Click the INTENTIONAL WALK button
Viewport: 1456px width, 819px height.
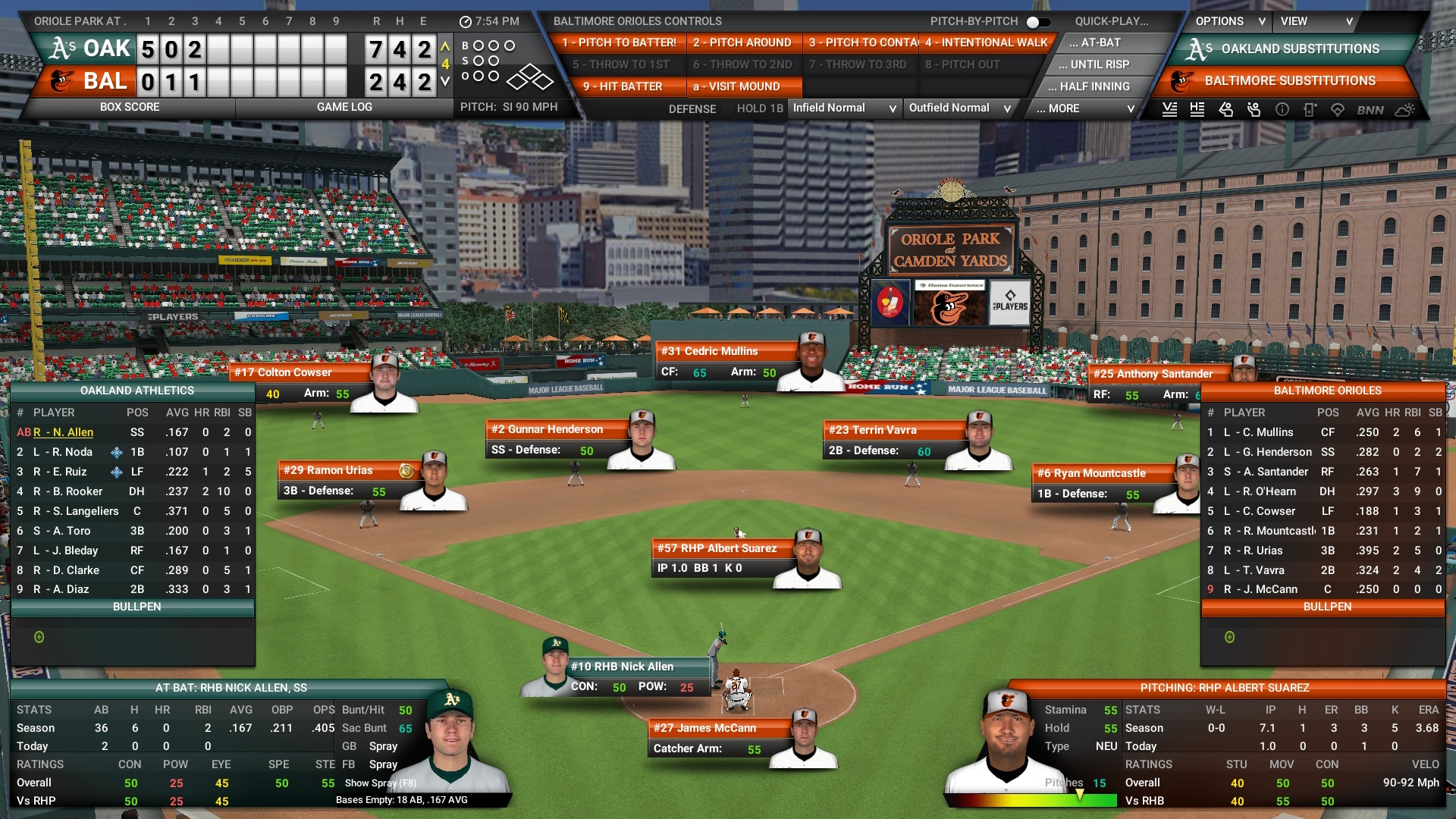pyautogui.click(x=986, y=43)
